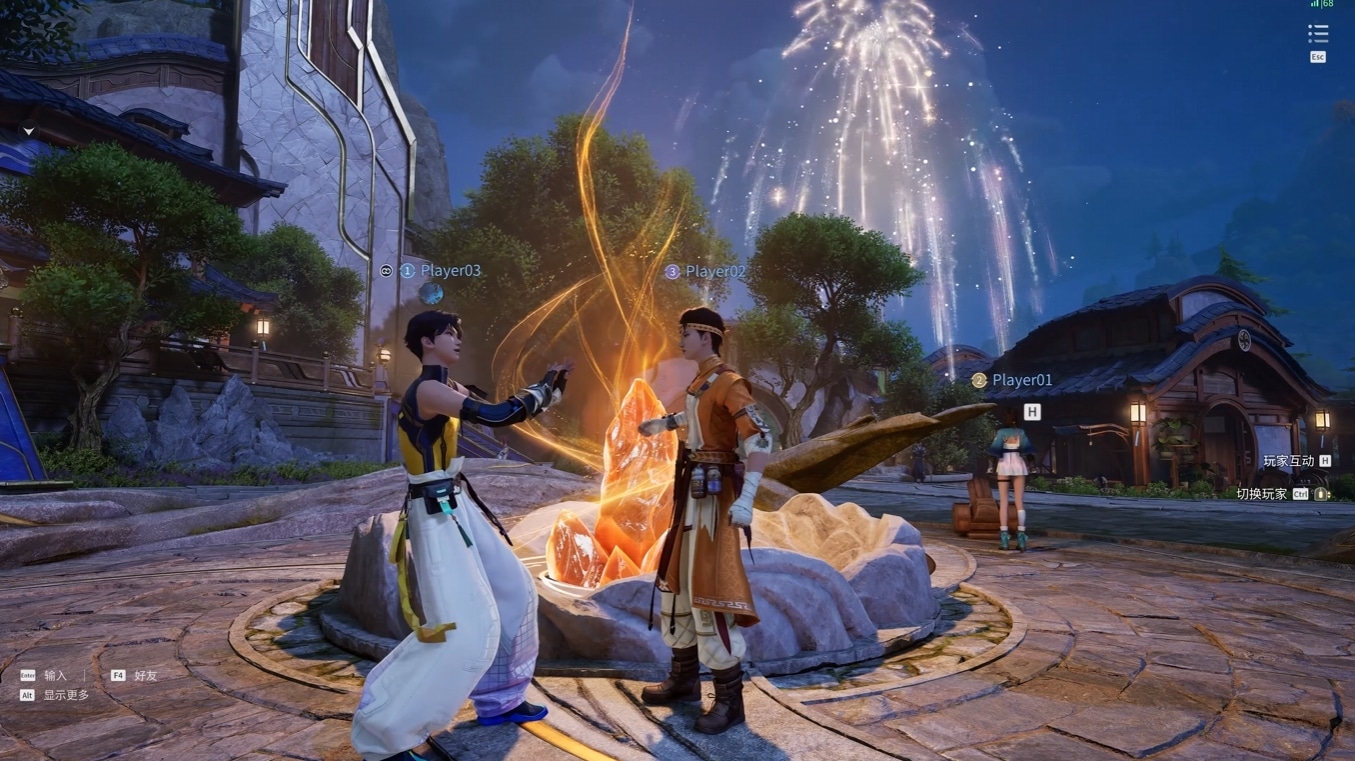Open the main menu list icon
The image size is (1355, 761).
coord(1318,34)
